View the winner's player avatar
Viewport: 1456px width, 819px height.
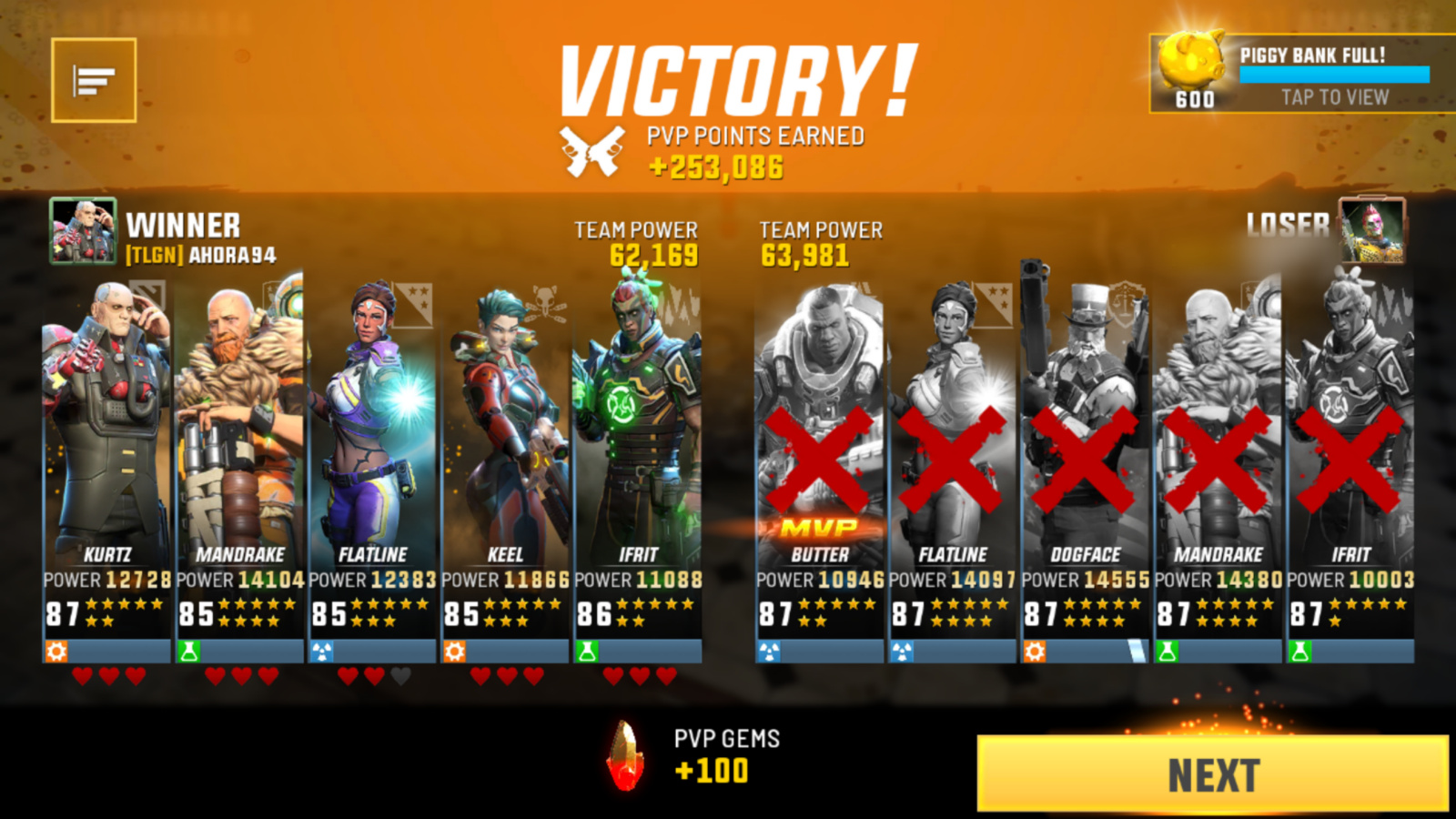(83, 231)
